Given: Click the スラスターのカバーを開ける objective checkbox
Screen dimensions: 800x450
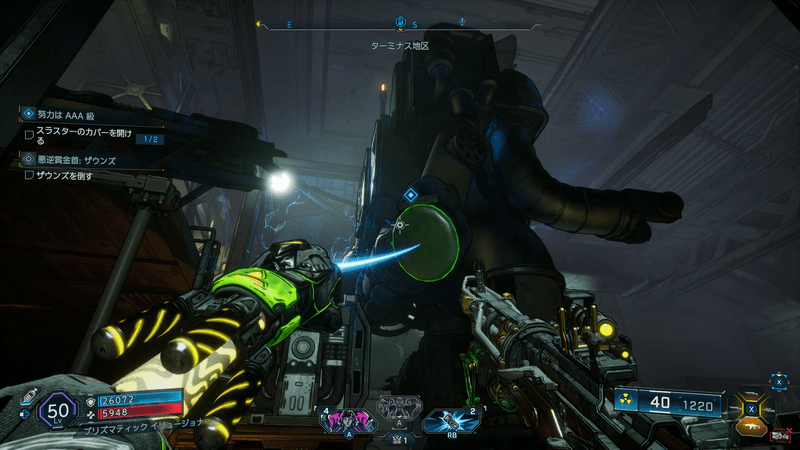Looking at the screenshot, I should click(x=29, y=133).
